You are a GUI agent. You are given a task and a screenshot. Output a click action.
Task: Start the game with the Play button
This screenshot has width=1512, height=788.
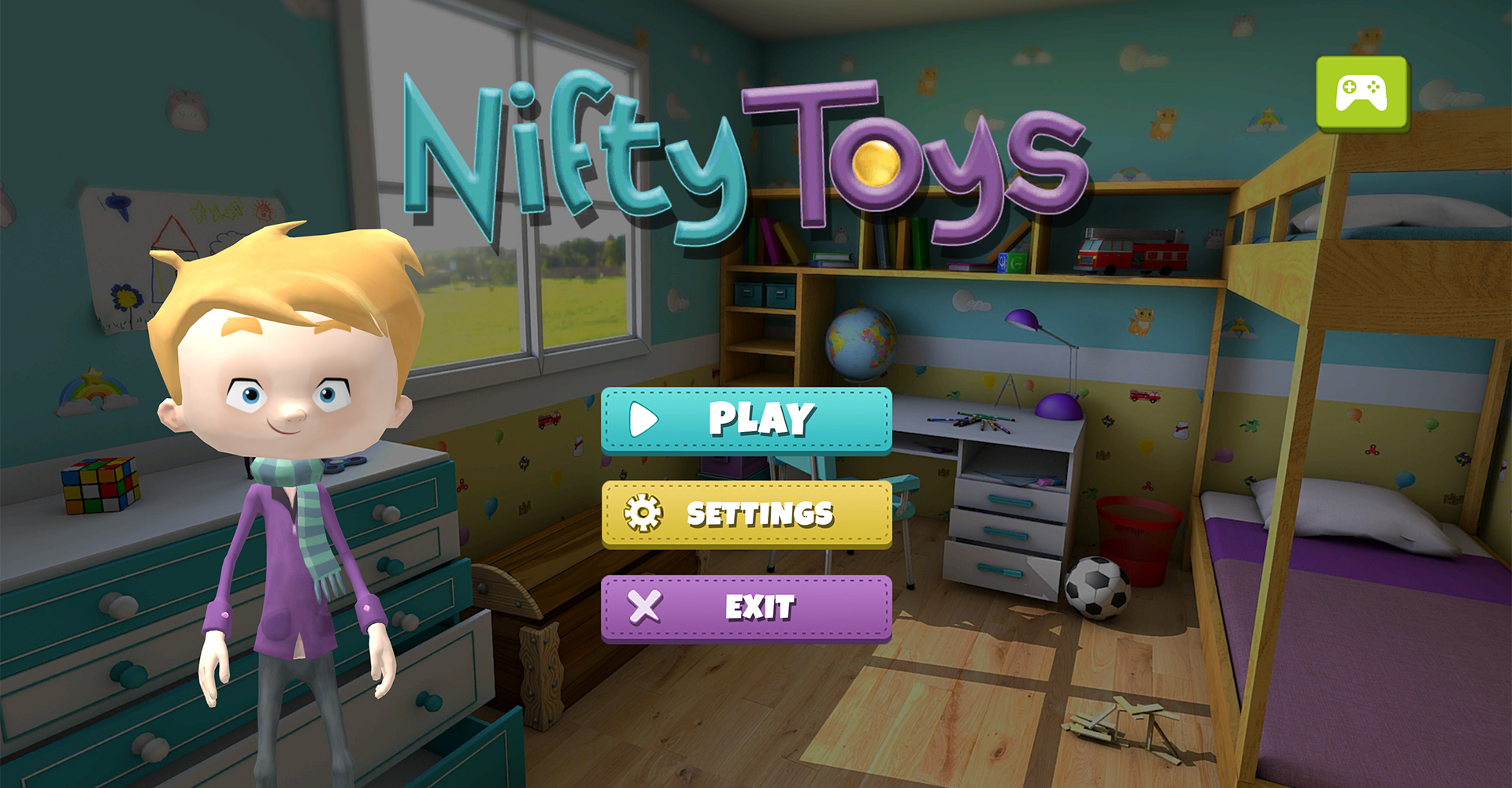(747, 420)
